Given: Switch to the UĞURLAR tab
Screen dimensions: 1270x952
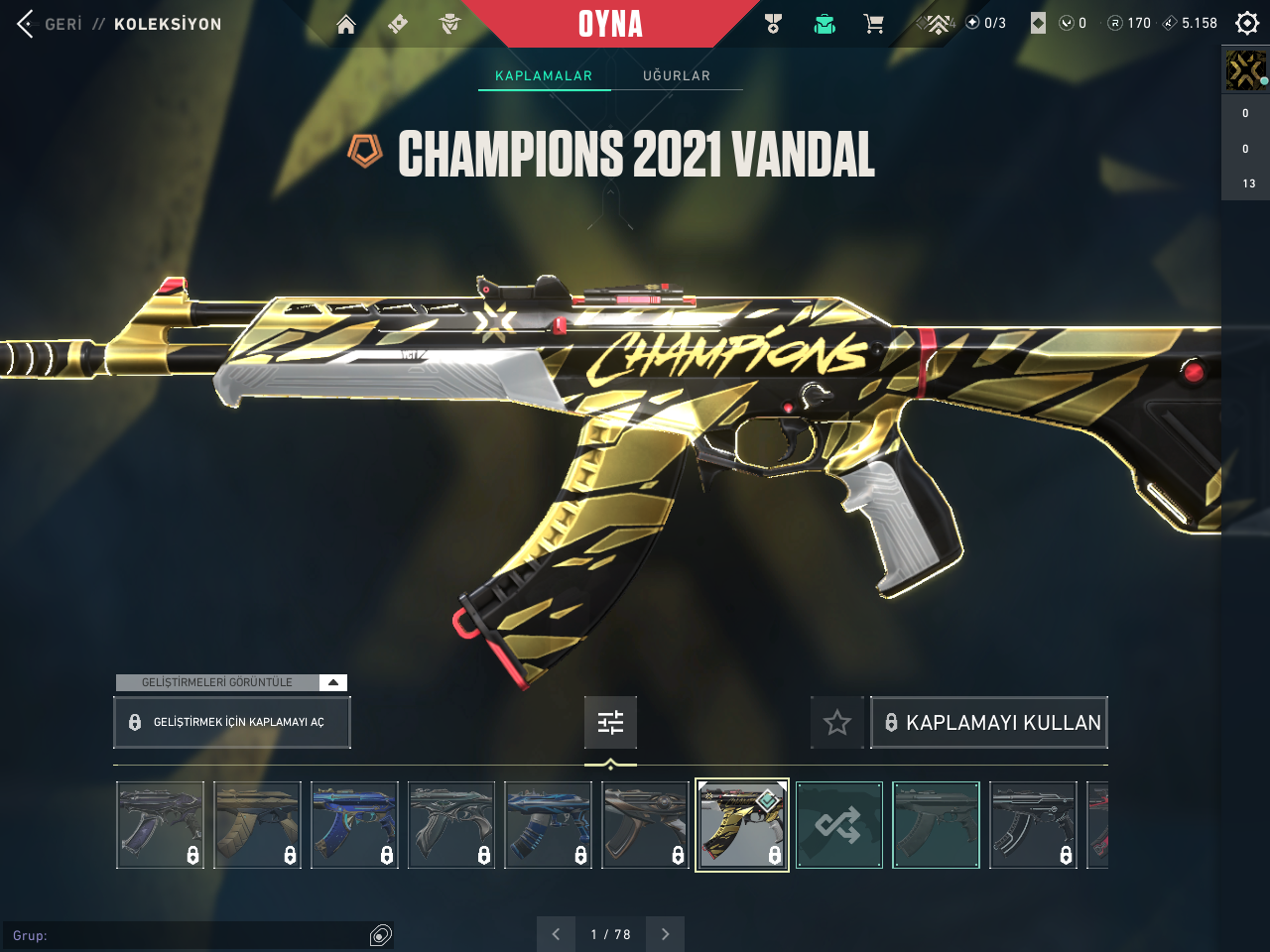Looking at the screenshot, I should tap(677, 75).
